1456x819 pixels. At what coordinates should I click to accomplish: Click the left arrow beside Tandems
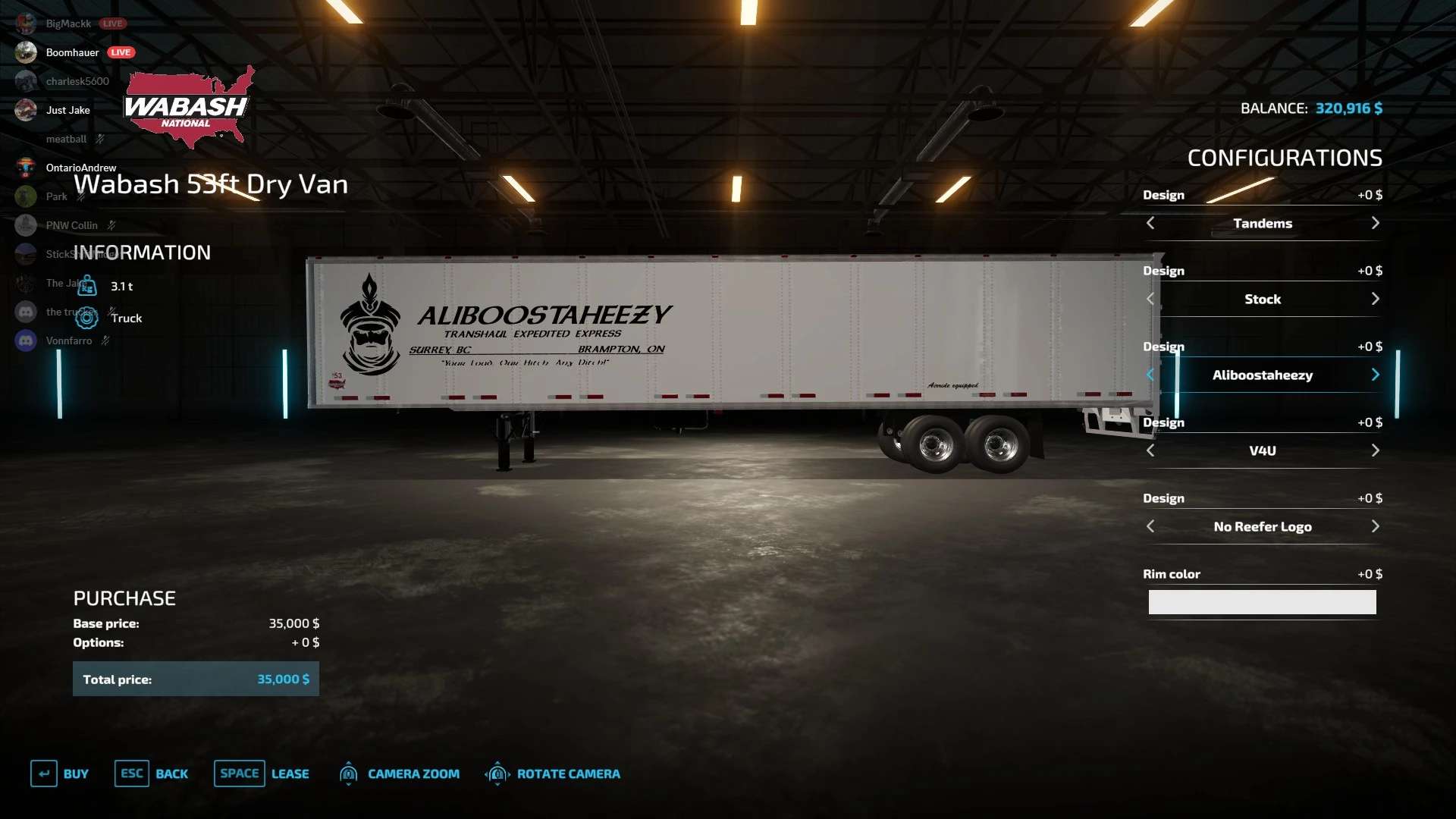pos(1150,223)
